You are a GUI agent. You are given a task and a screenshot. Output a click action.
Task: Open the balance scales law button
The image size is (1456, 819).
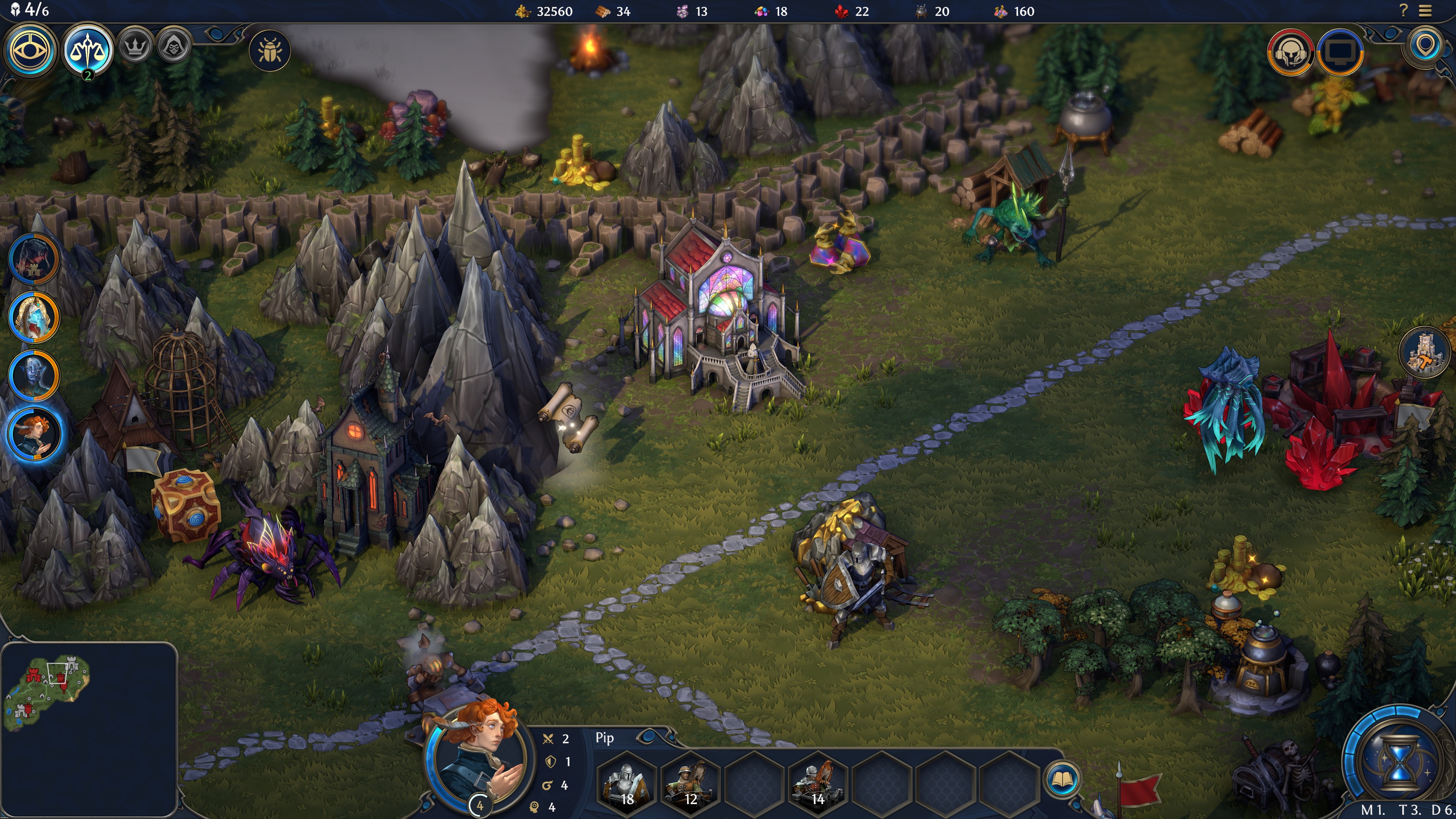pos(88,50)
